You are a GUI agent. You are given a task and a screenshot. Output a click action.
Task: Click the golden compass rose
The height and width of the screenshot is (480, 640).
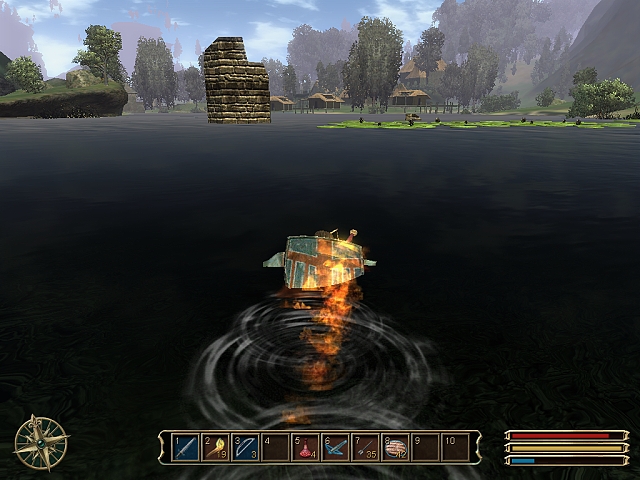coord(41,443)
